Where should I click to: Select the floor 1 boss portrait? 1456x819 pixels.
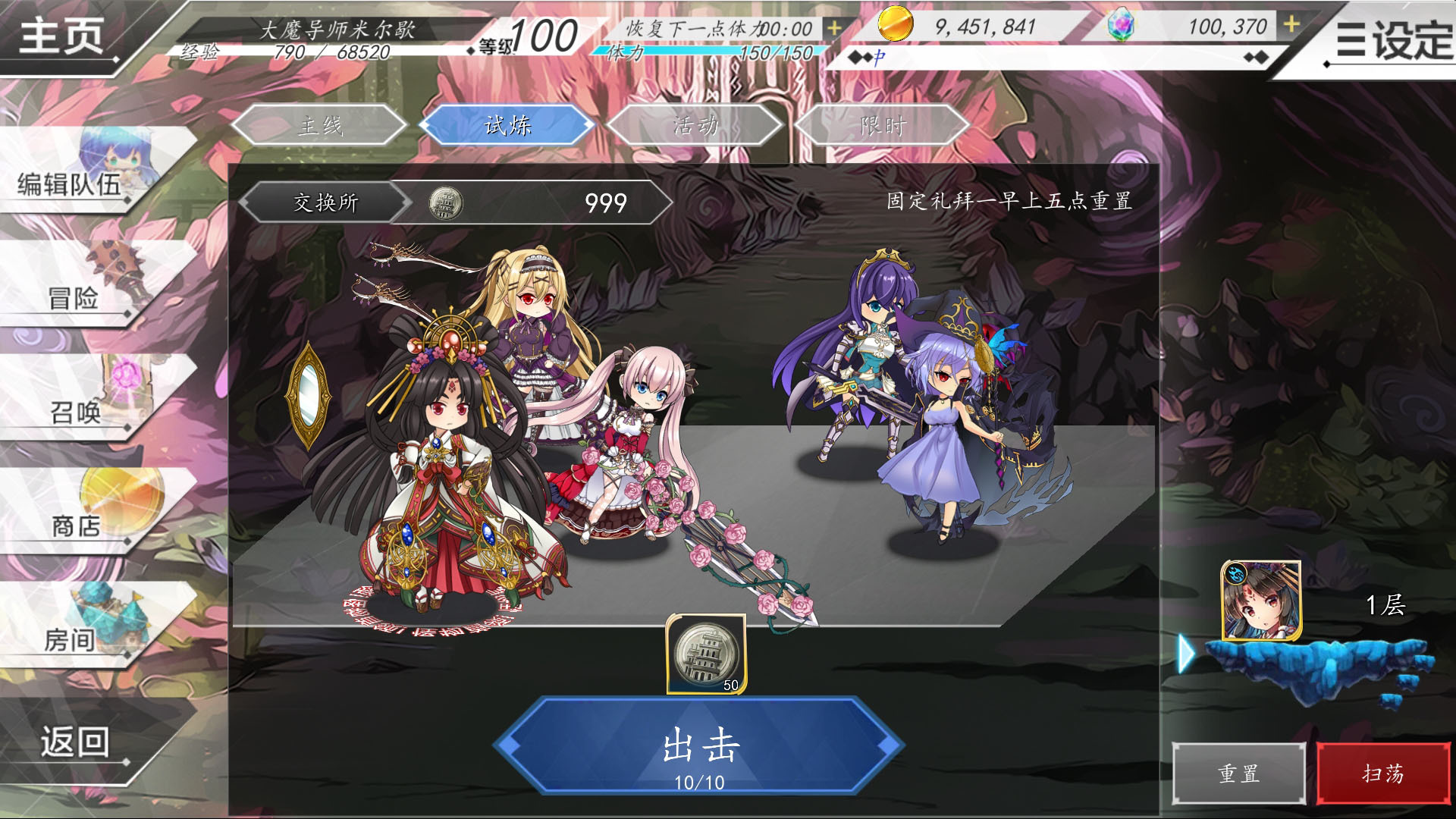1261,602
